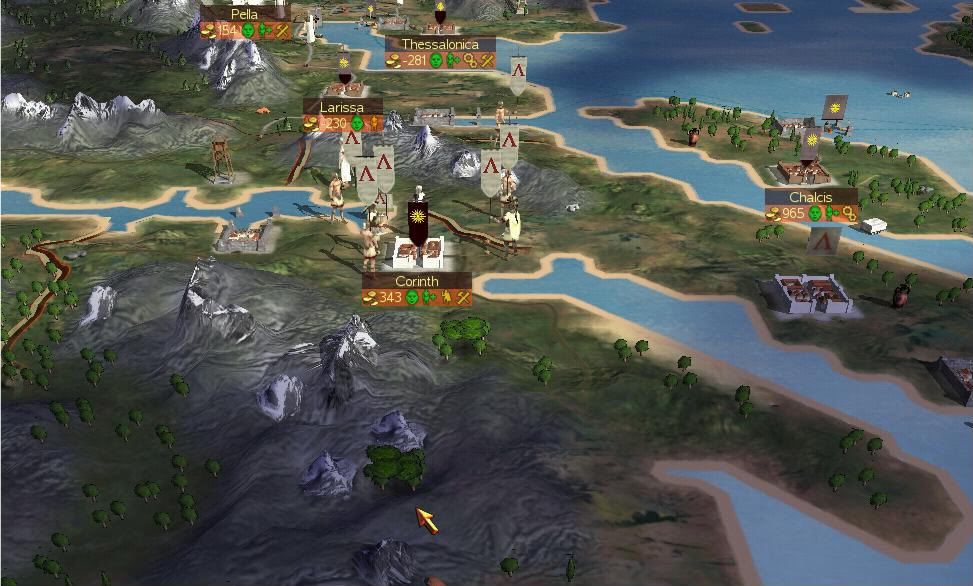Select the Pella settlement name banner
The image size is (973, 586).
(x=244, y=14)
